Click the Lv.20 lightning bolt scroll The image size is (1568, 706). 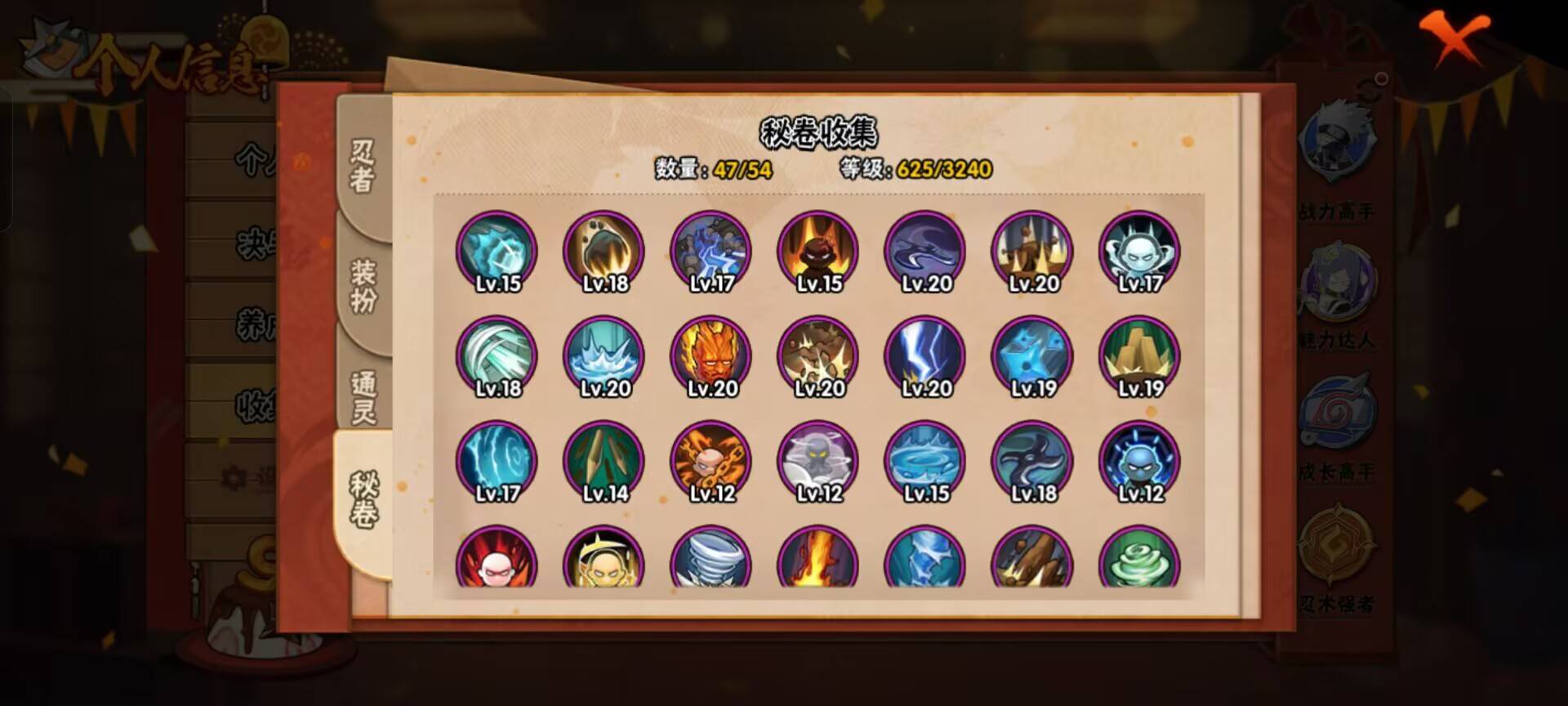click(x=924, y=357)
